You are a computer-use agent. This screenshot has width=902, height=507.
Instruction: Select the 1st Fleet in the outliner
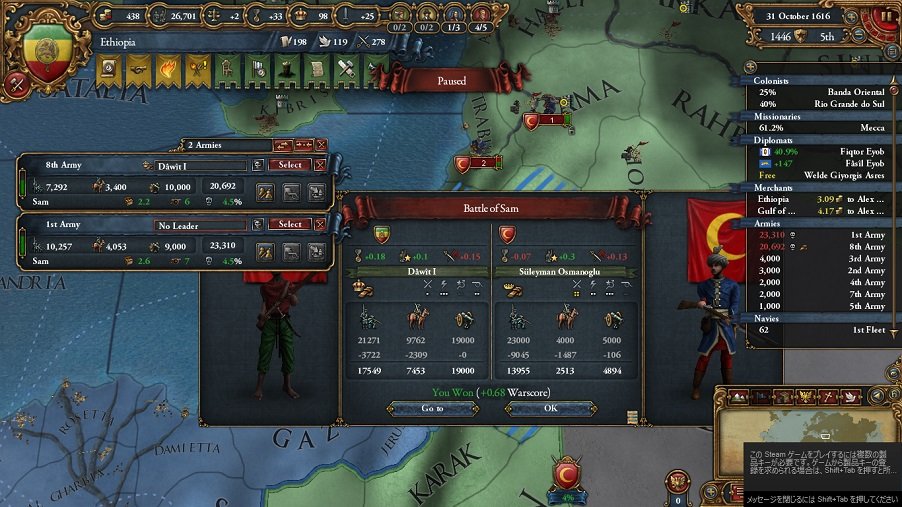click(820, 329)
